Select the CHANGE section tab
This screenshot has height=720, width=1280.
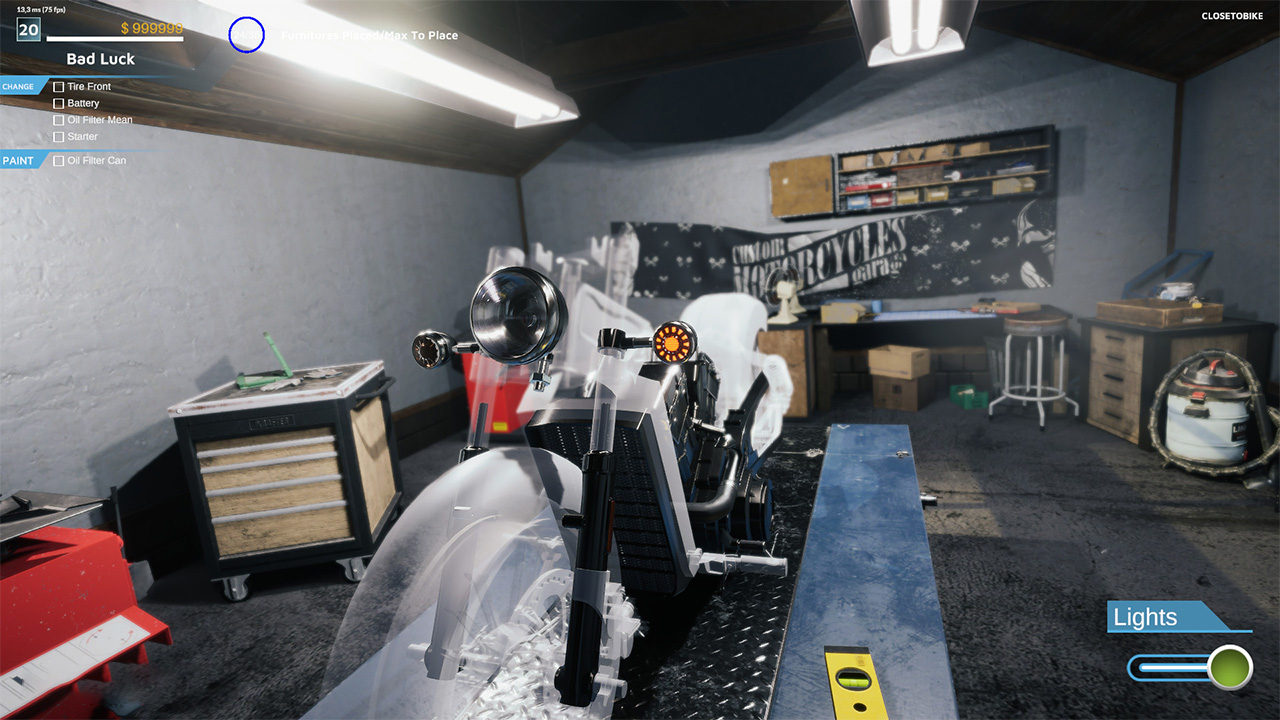pos(18,86)
